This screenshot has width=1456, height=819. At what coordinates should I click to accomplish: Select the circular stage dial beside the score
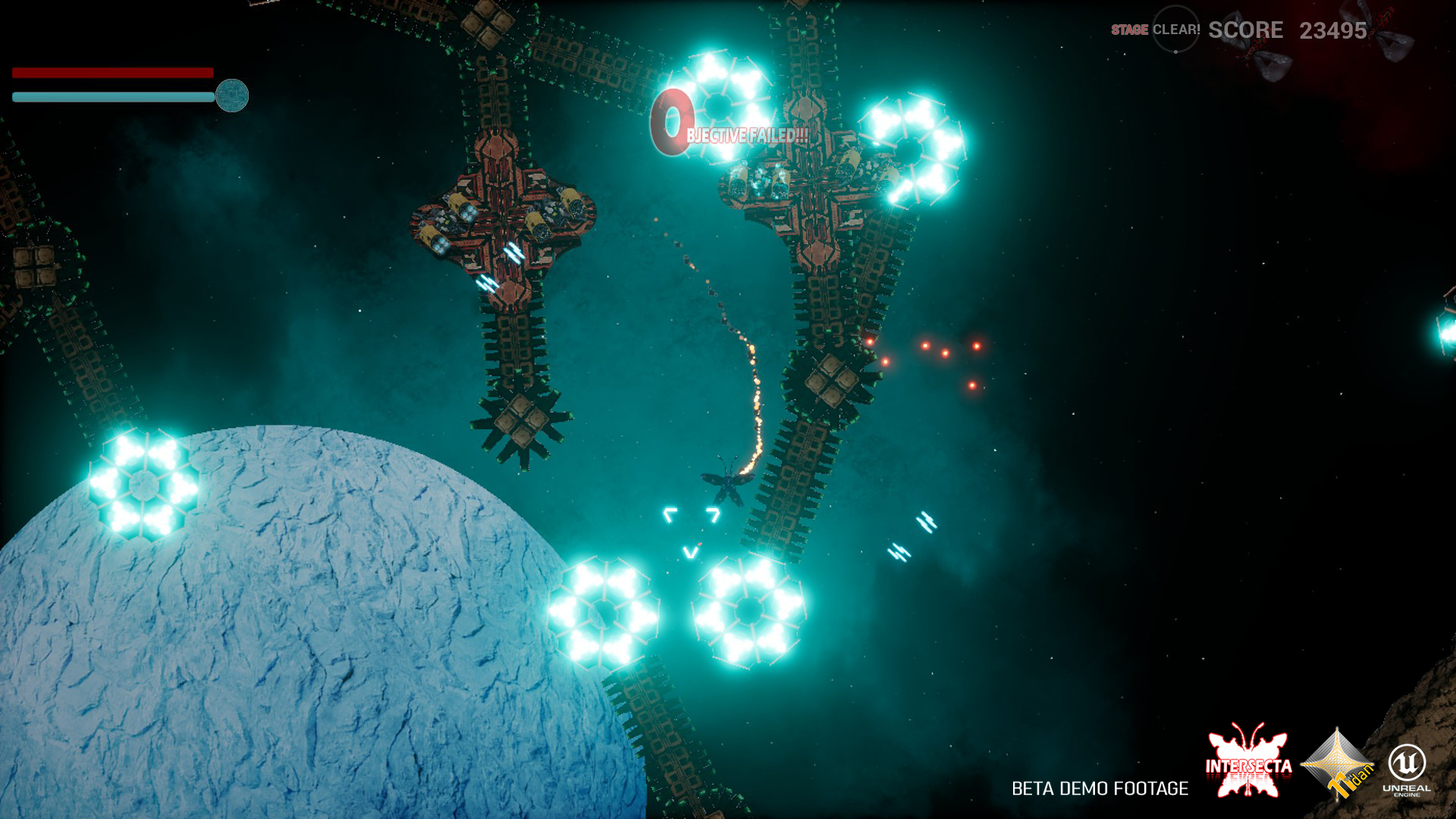click(x=1175, y=30)
